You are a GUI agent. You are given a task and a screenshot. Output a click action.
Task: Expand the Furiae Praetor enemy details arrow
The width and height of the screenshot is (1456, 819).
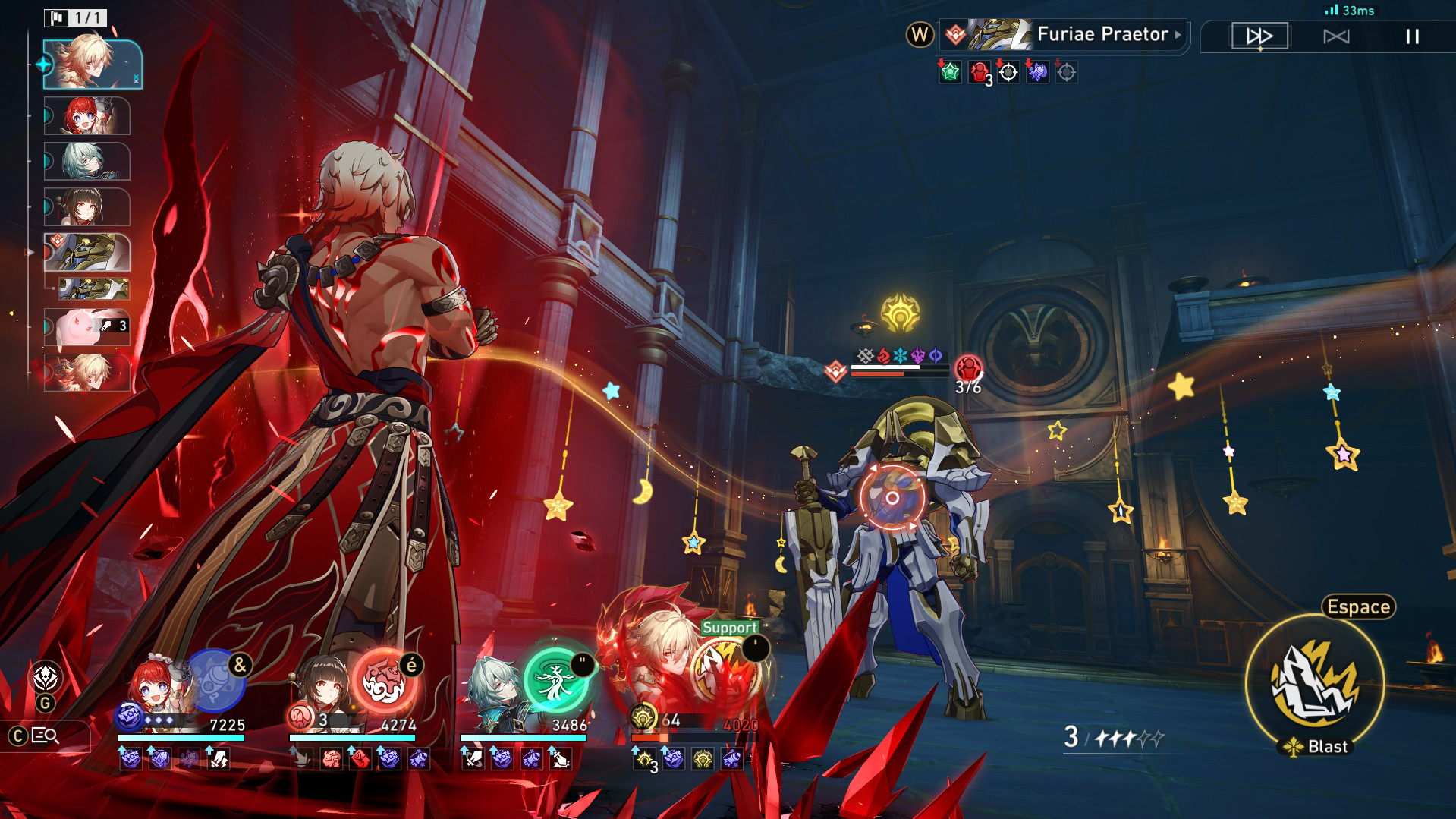click(x=1178, y=34)
